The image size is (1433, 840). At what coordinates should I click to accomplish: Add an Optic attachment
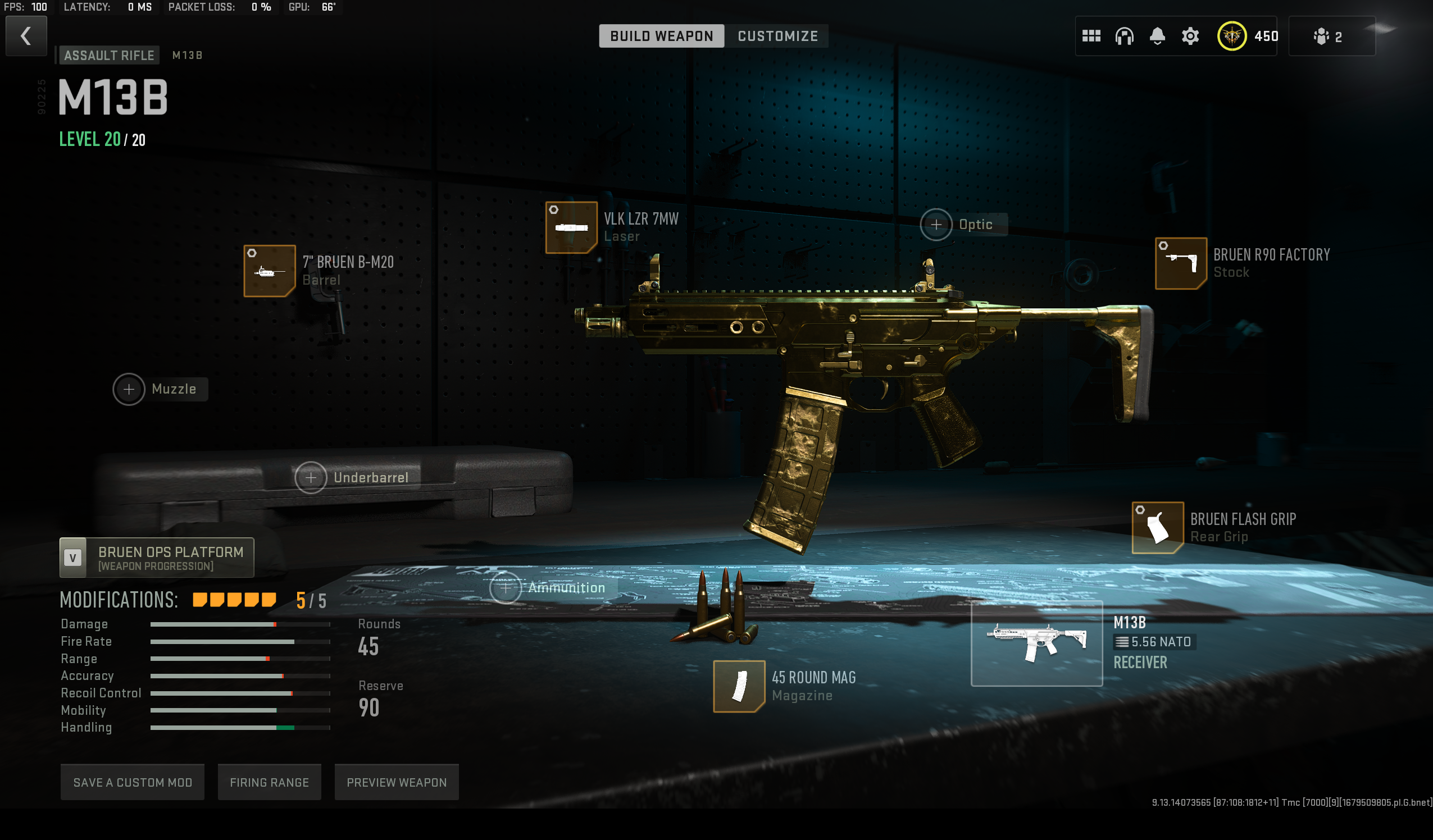coord(936,225)
